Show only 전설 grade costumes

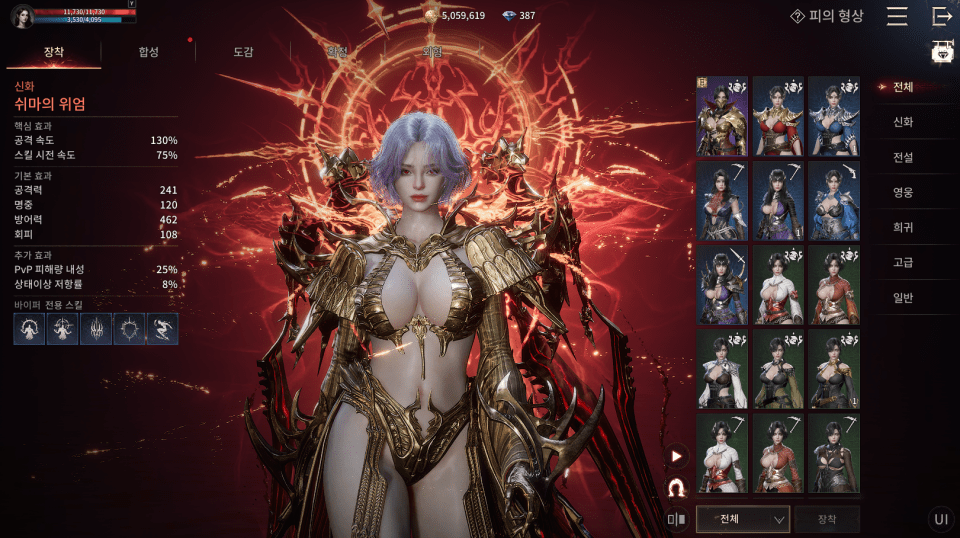coord(903,157)
